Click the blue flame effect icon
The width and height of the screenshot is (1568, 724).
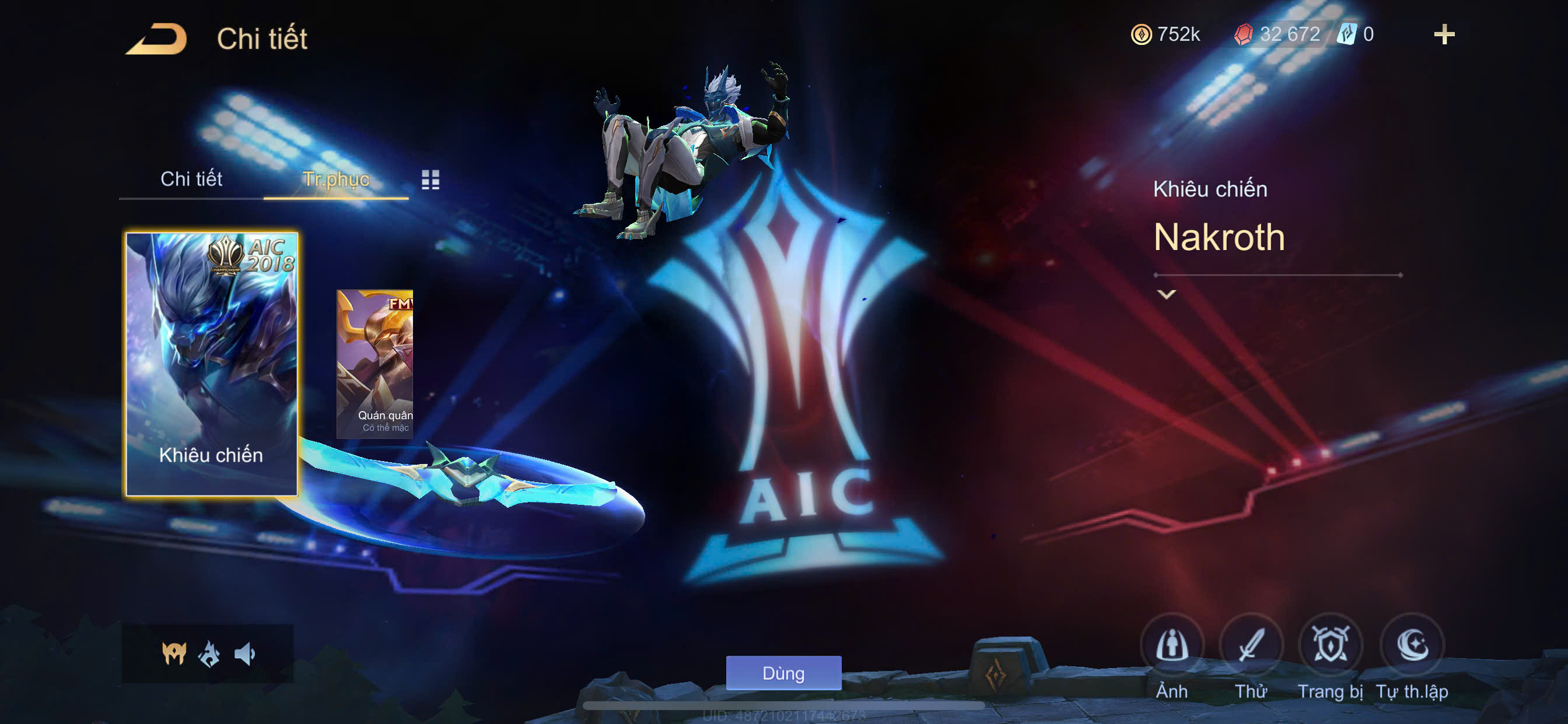[x=209, y=654]
